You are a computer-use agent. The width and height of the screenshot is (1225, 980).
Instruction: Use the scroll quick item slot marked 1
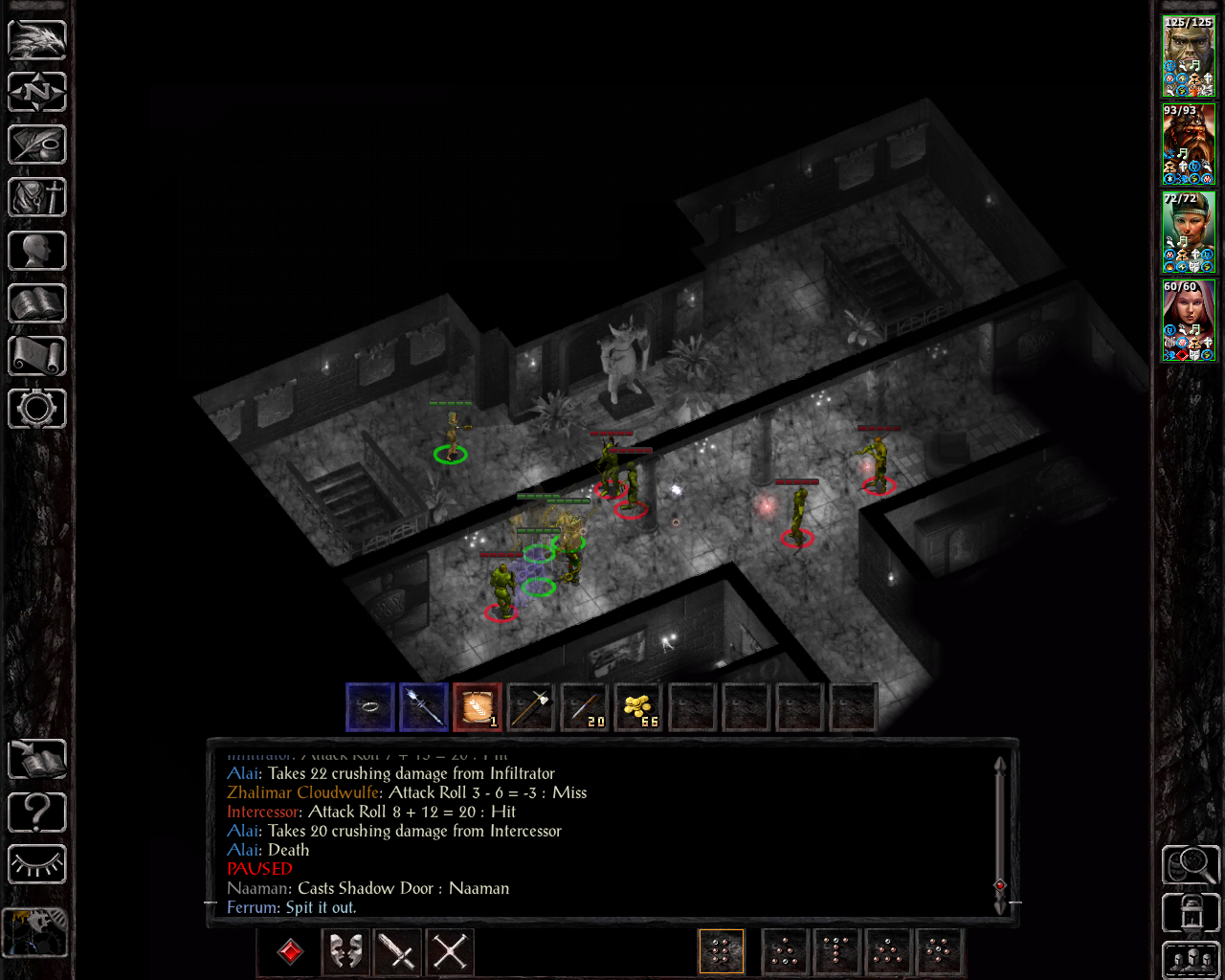[478, 707]
